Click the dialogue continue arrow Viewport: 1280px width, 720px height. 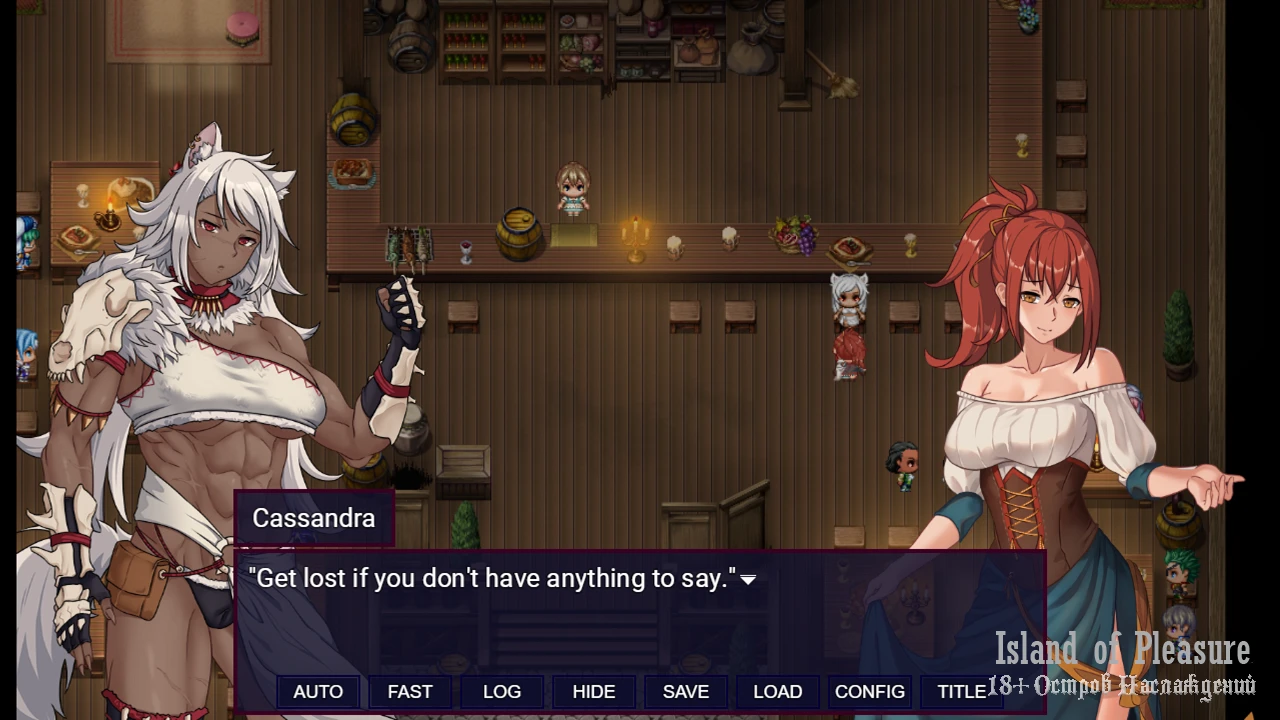(x=748, y=580)
